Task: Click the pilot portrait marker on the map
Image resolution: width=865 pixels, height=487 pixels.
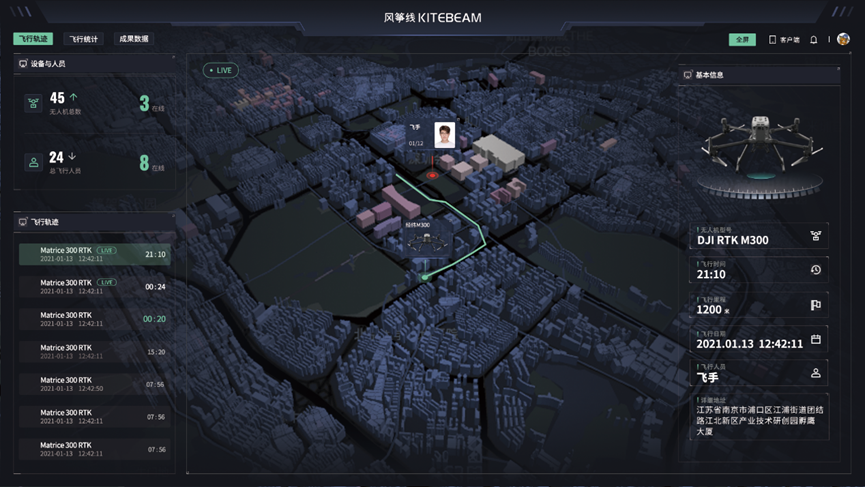Action: (444, 134)
